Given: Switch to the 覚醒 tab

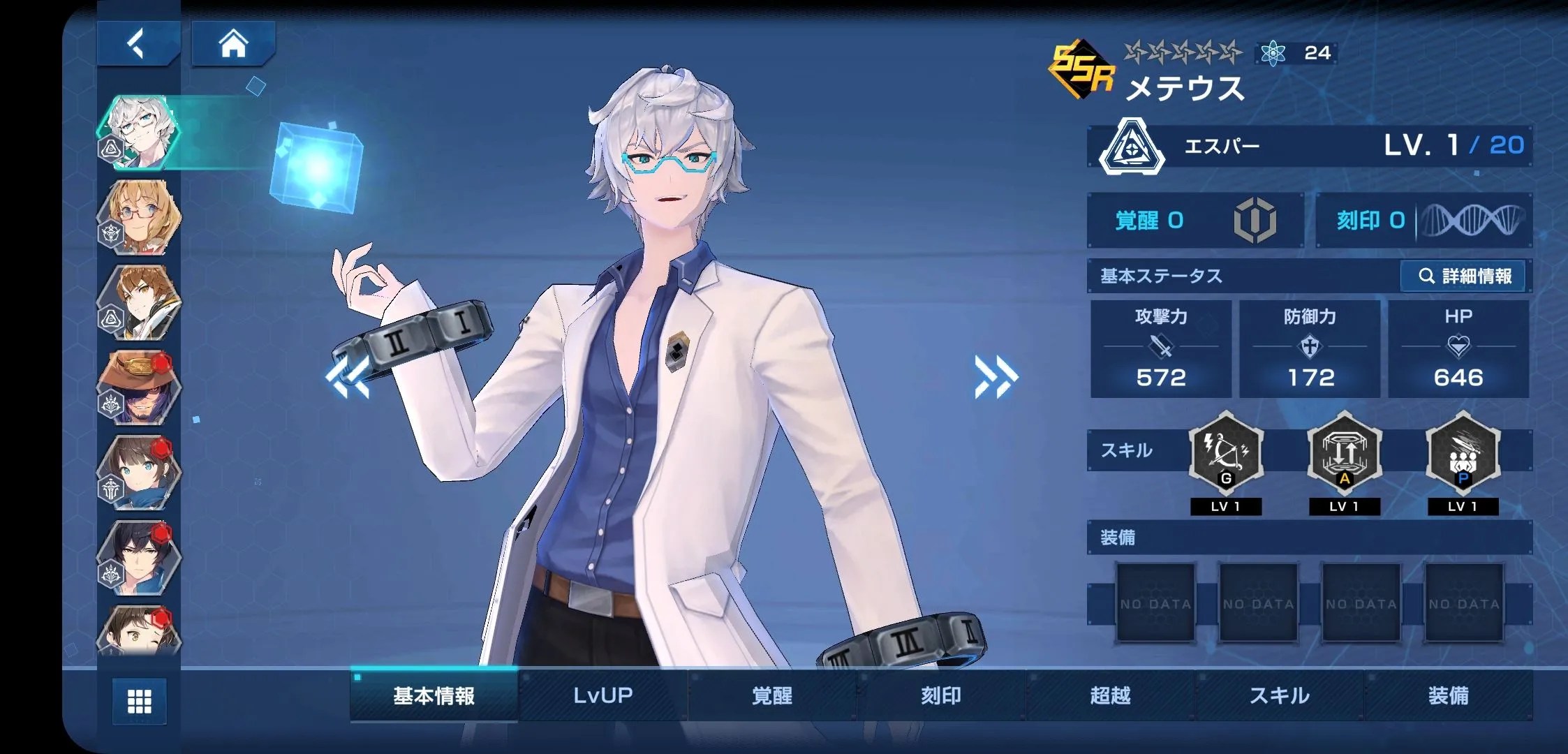Looking at the screenshot, I should [x=772, y=695].
